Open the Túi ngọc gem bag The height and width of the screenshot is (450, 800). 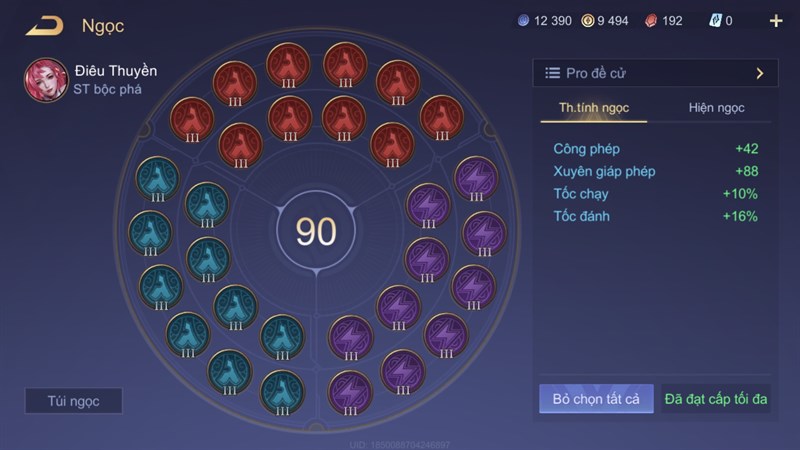point(74,401)
